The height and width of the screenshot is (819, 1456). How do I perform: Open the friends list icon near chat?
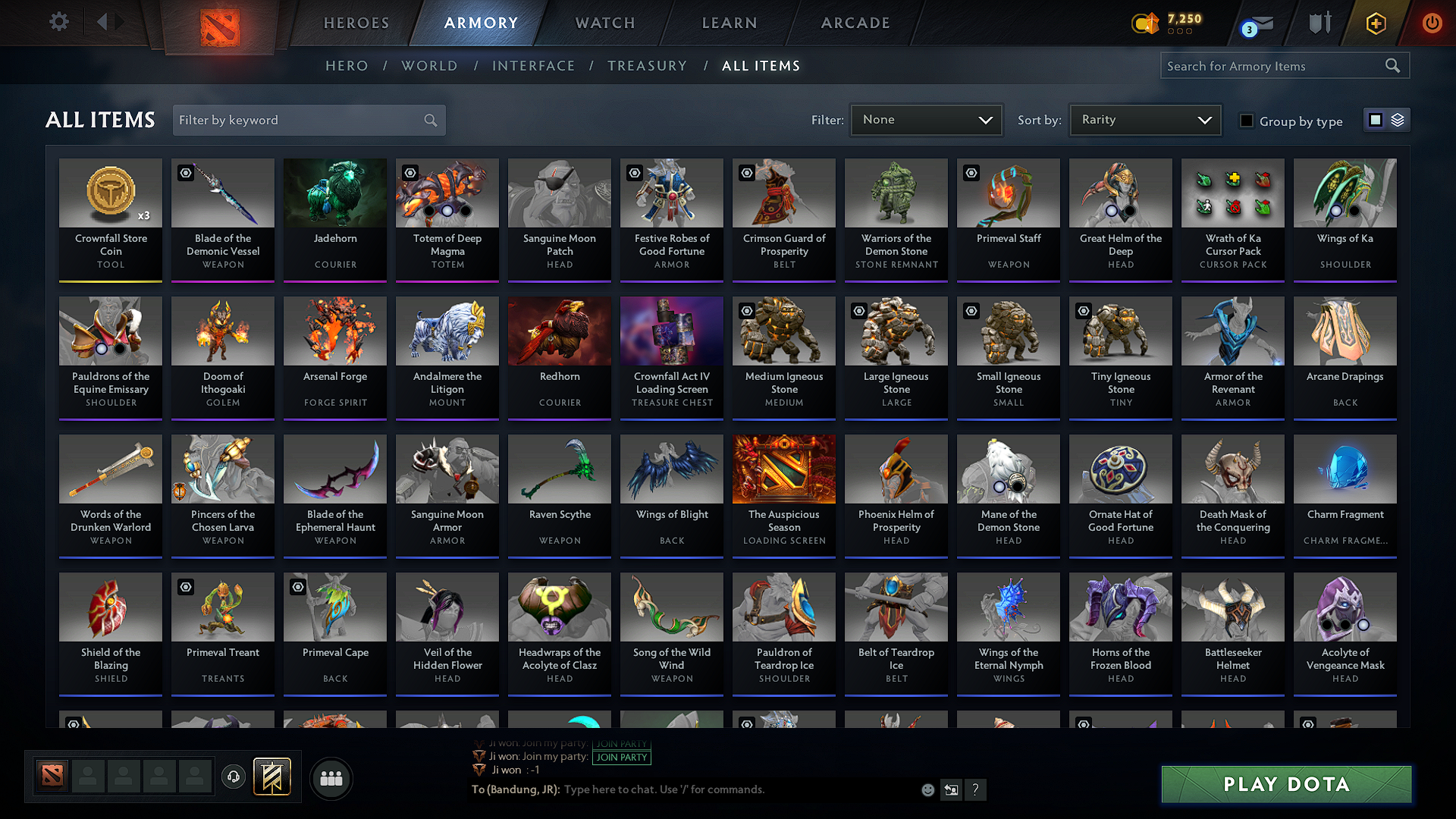point(331,777)
